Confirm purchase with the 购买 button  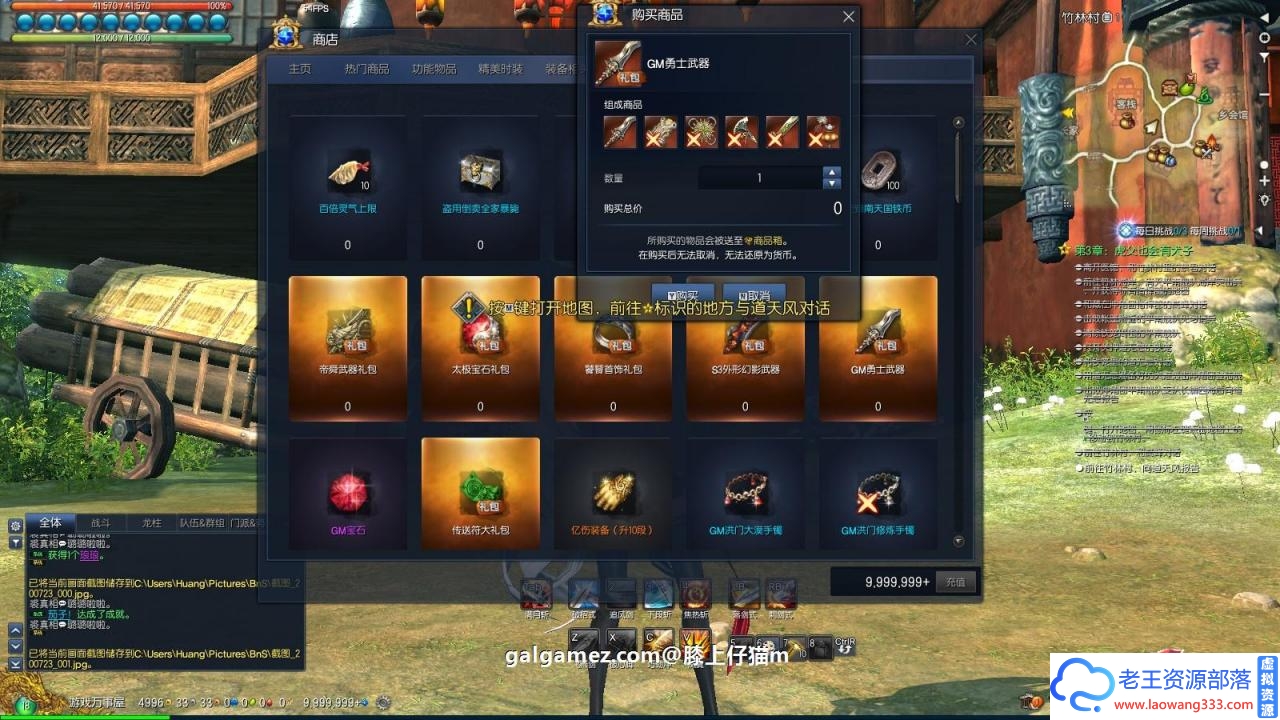[x=684, y=296]
